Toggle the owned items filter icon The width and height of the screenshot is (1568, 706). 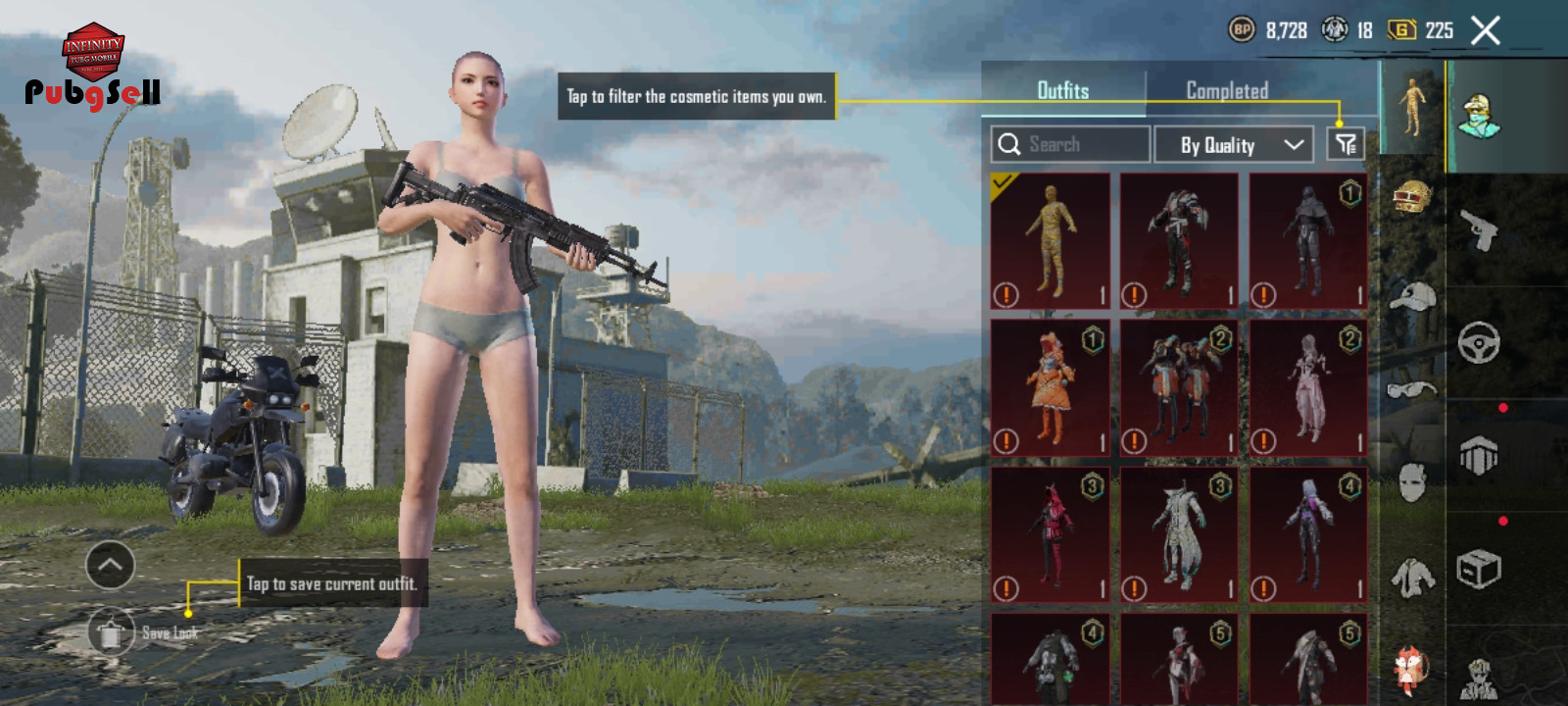tap(1346, 144)
